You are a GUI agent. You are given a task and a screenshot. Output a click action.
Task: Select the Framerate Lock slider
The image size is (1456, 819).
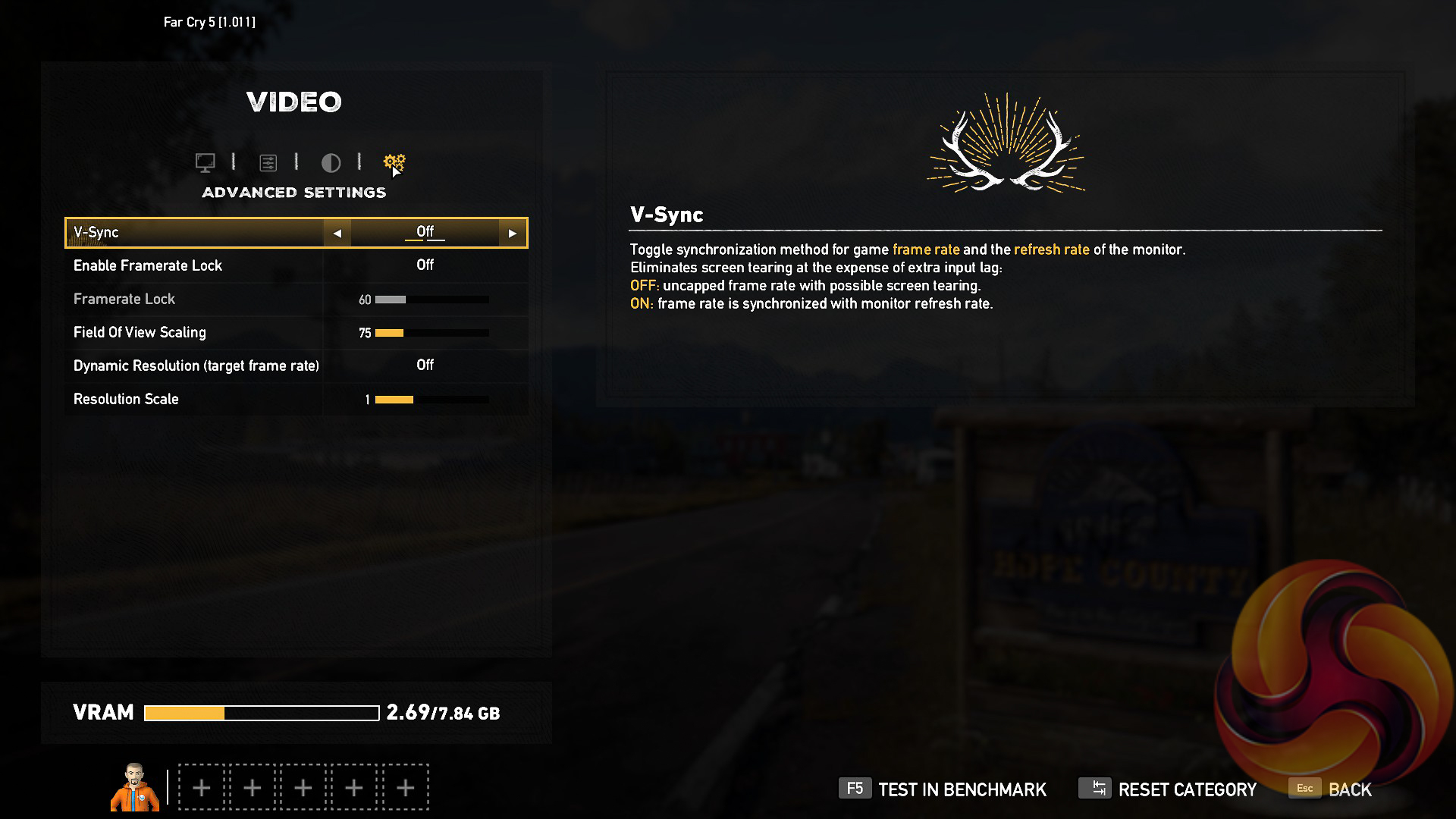coord(431,300)
